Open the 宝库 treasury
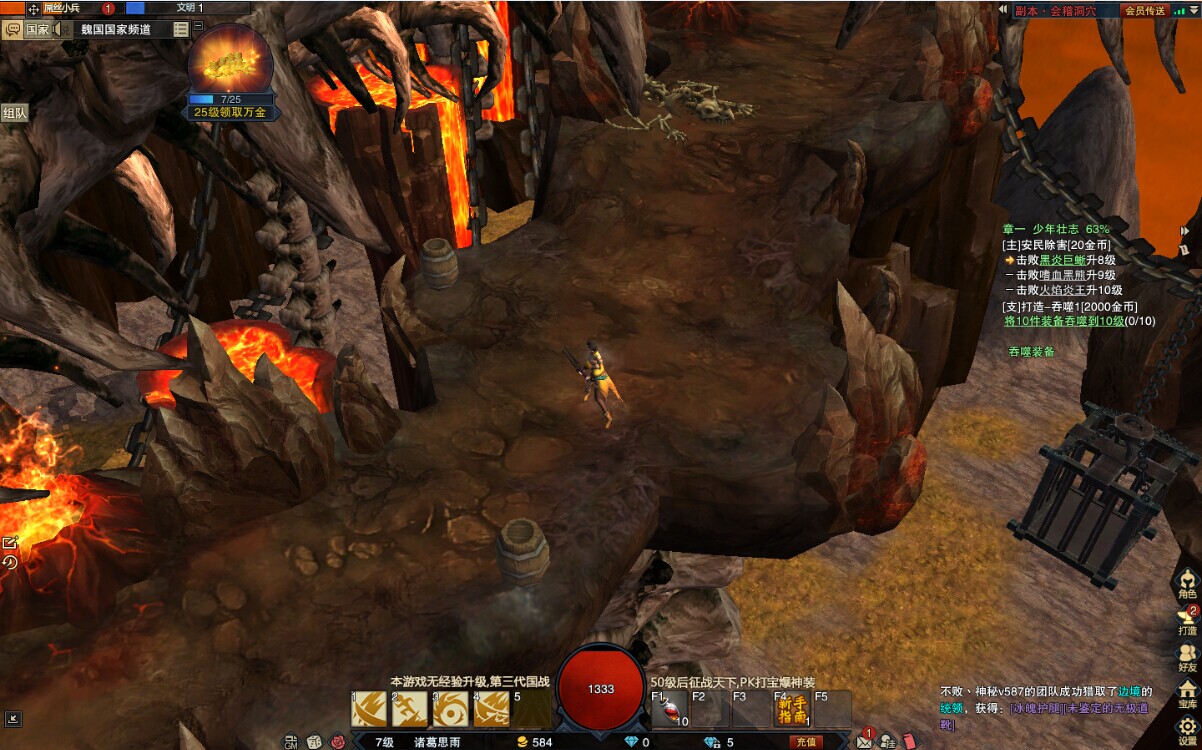Image resolution: width=1202 pixels, height=750 pixels. coord(1187,694)
